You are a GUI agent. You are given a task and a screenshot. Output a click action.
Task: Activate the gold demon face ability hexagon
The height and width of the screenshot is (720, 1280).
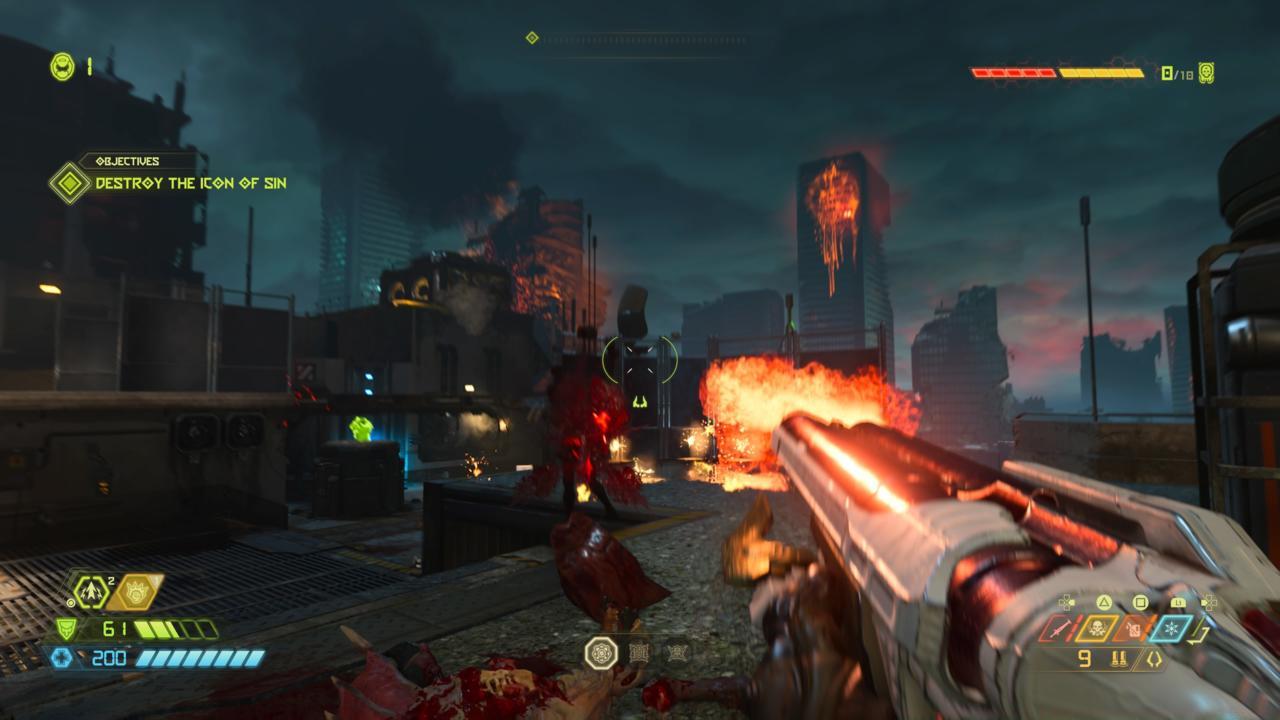click(x=136, y=591)
